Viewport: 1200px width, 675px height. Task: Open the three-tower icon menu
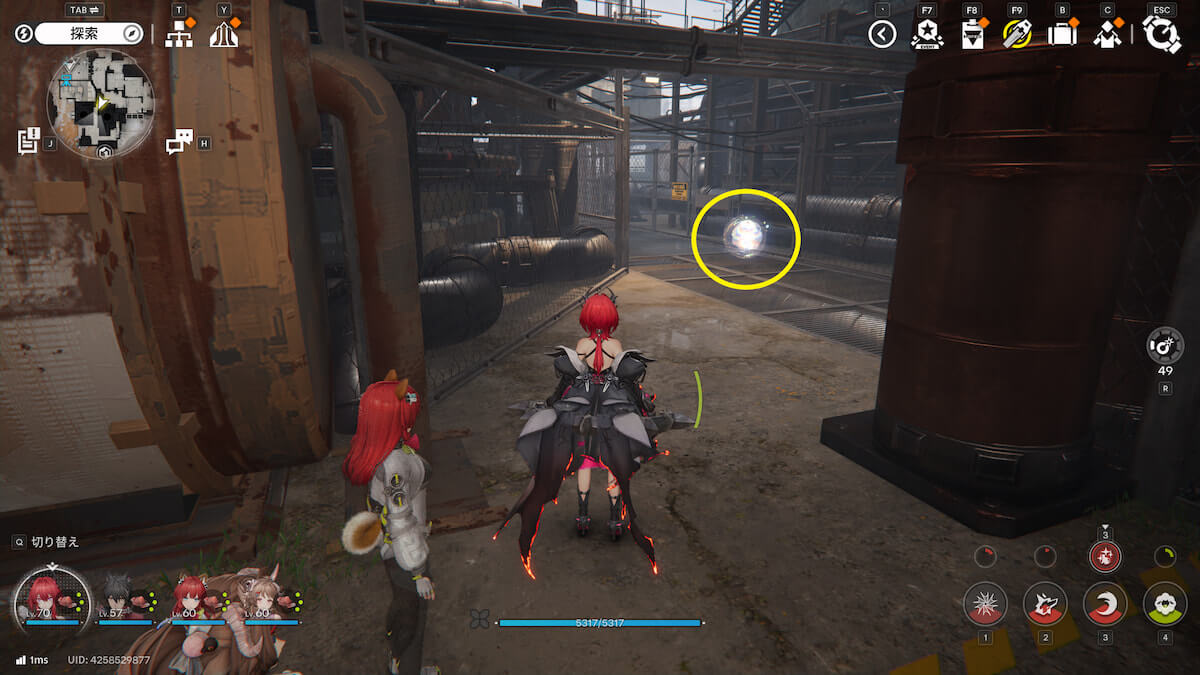point(224,34)
